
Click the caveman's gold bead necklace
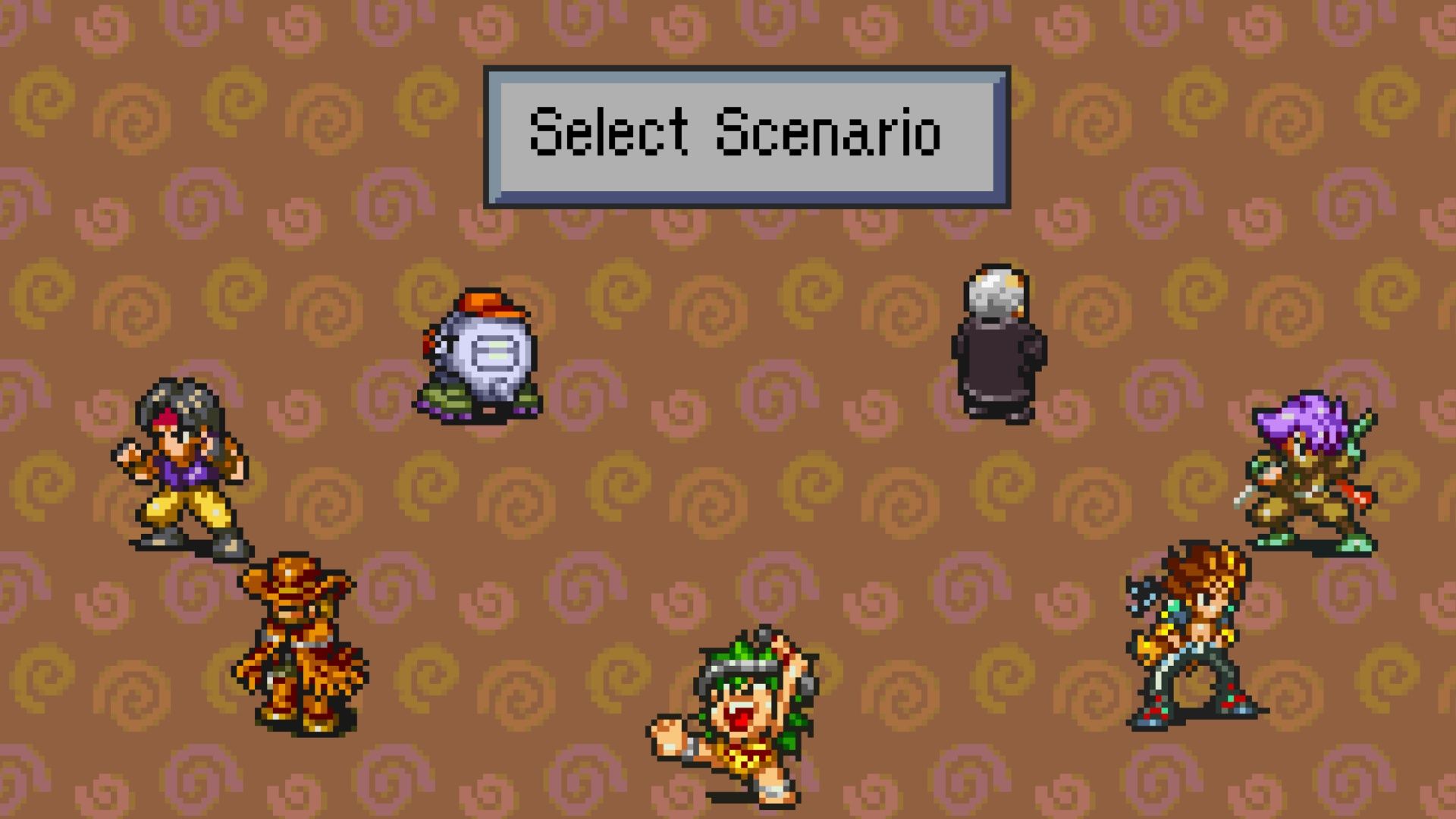[745, 755]
